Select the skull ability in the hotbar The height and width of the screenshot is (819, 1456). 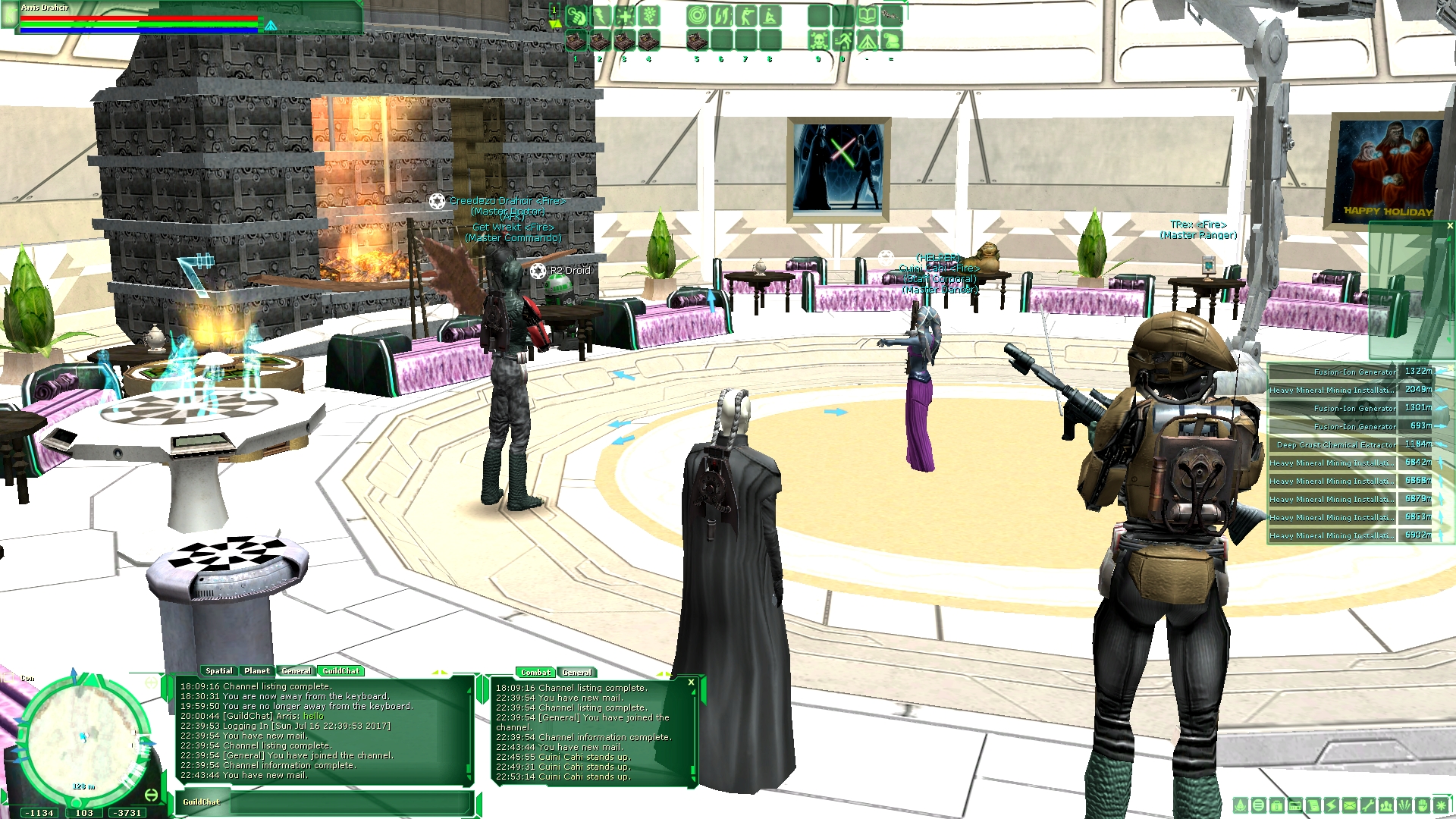click(819, 40)
